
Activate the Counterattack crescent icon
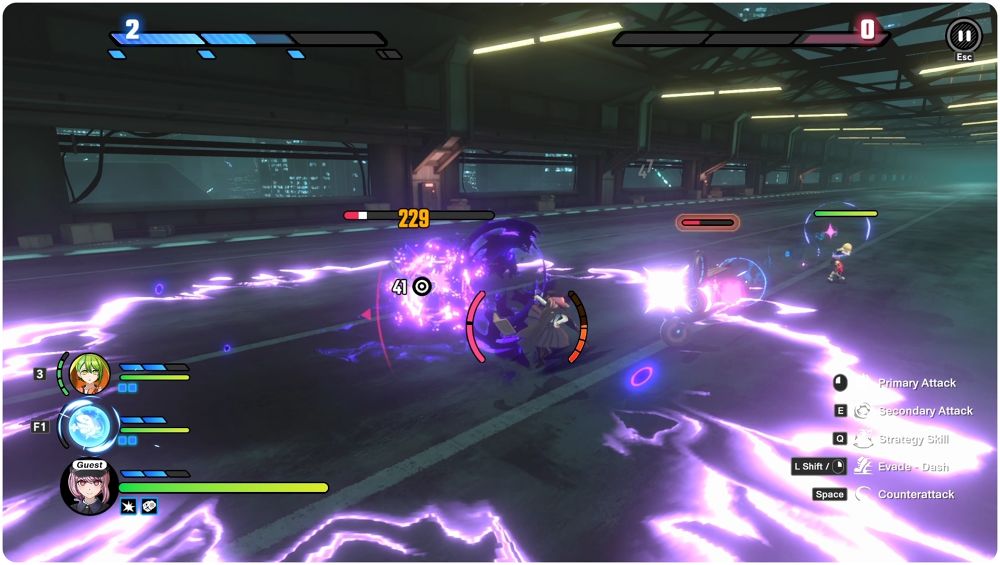[862, 494]
